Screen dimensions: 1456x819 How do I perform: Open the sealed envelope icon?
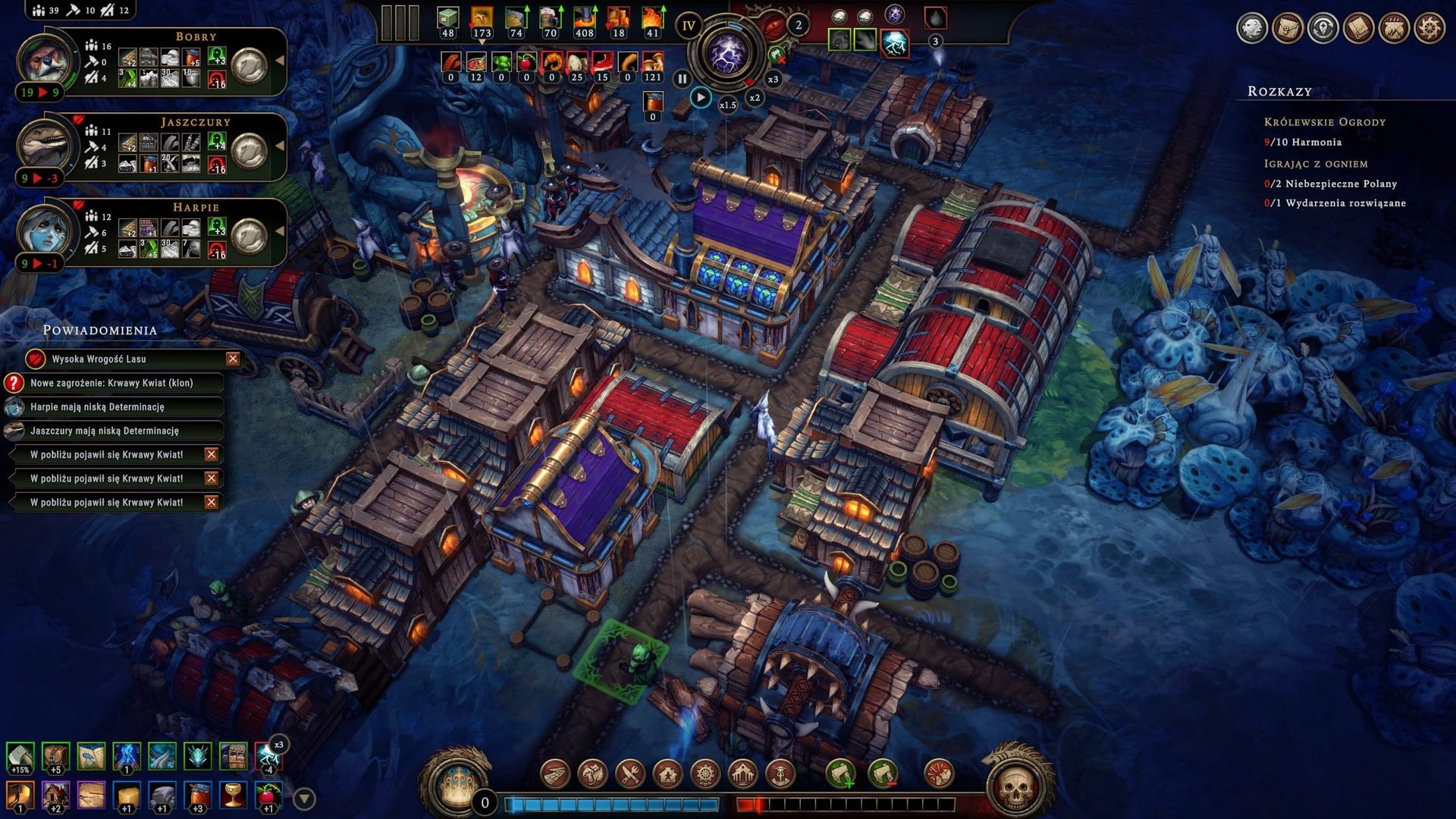tap(1287, 29)
